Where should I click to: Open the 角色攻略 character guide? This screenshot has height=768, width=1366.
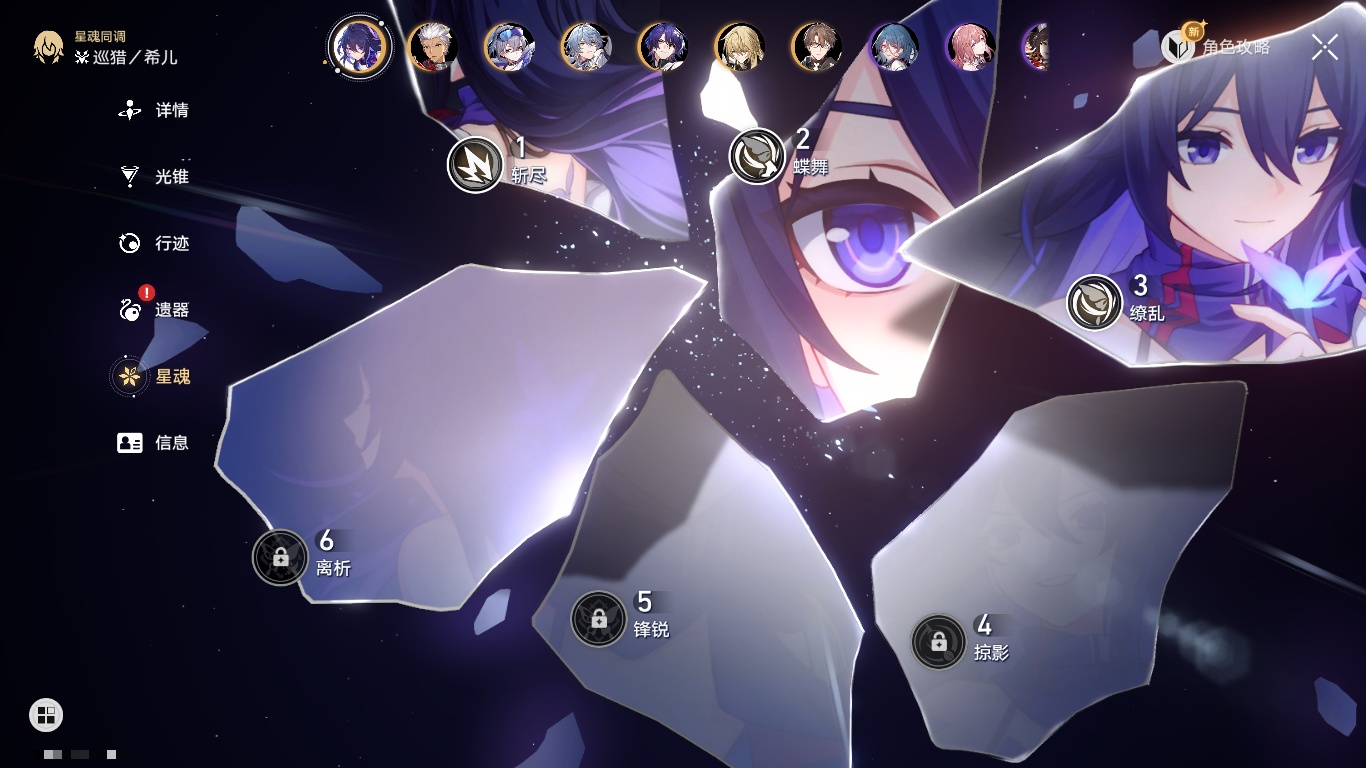tap(1218, 46)
